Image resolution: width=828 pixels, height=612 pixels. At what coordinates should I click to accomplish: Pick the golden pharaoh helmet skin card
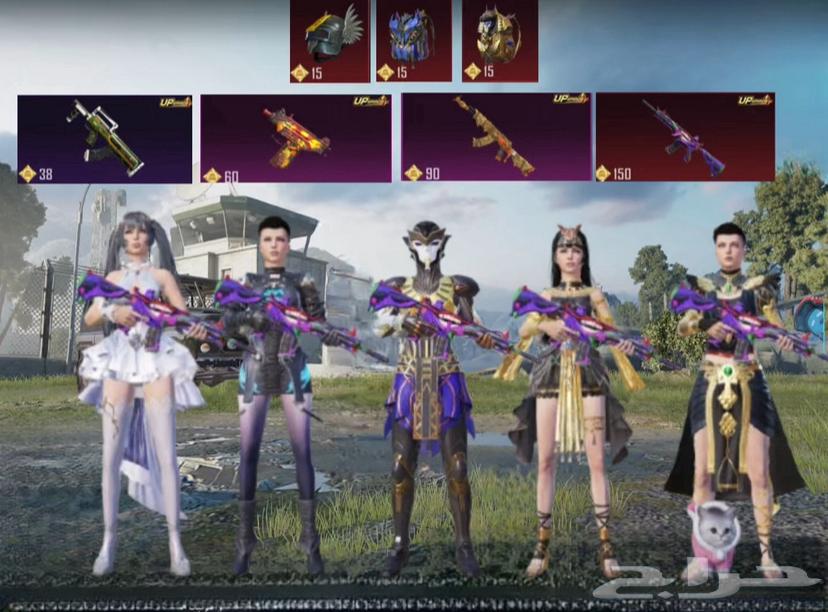[x=499, y=41]
